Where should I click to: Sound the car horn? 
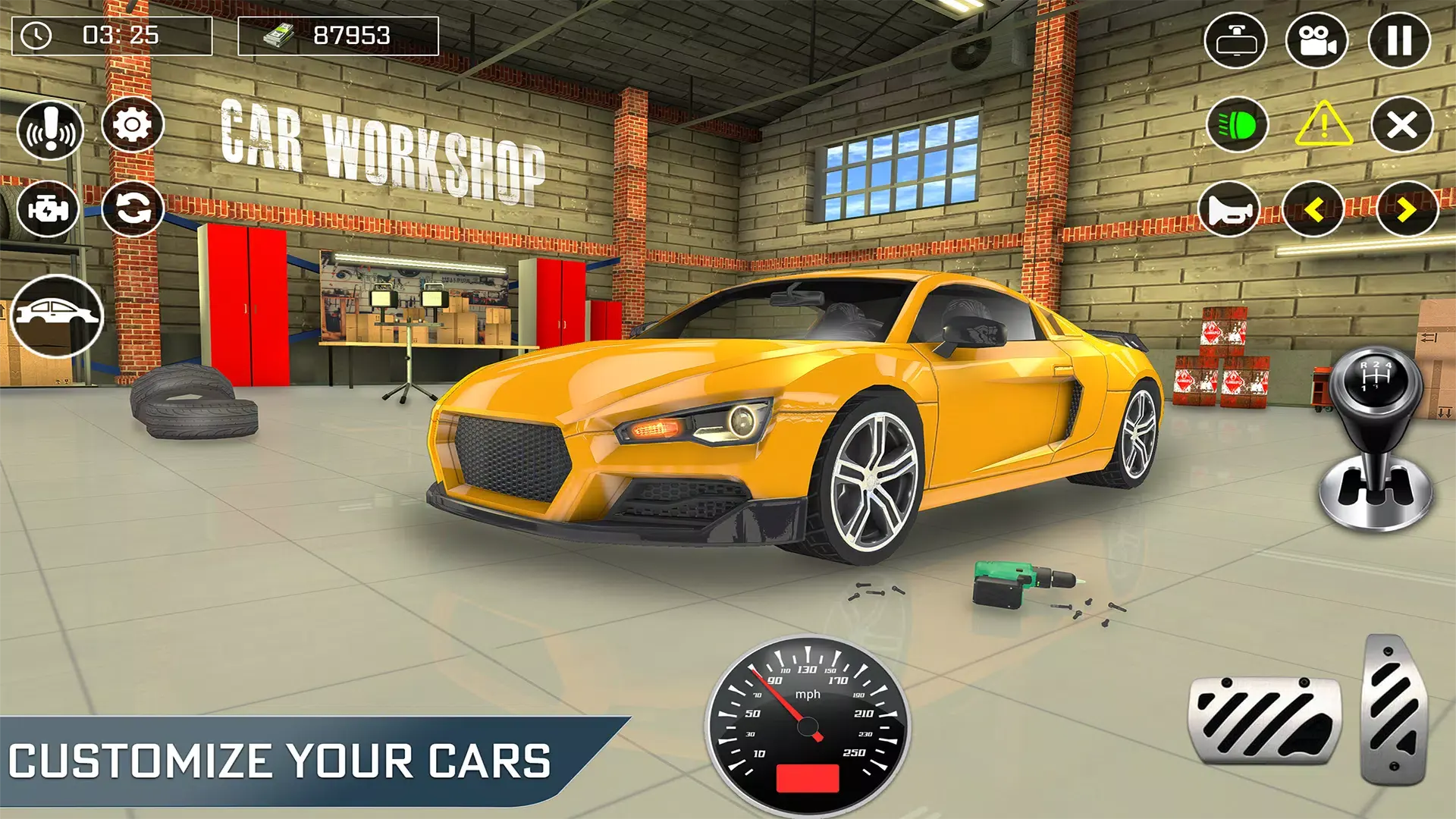(x=1229, y=209)
